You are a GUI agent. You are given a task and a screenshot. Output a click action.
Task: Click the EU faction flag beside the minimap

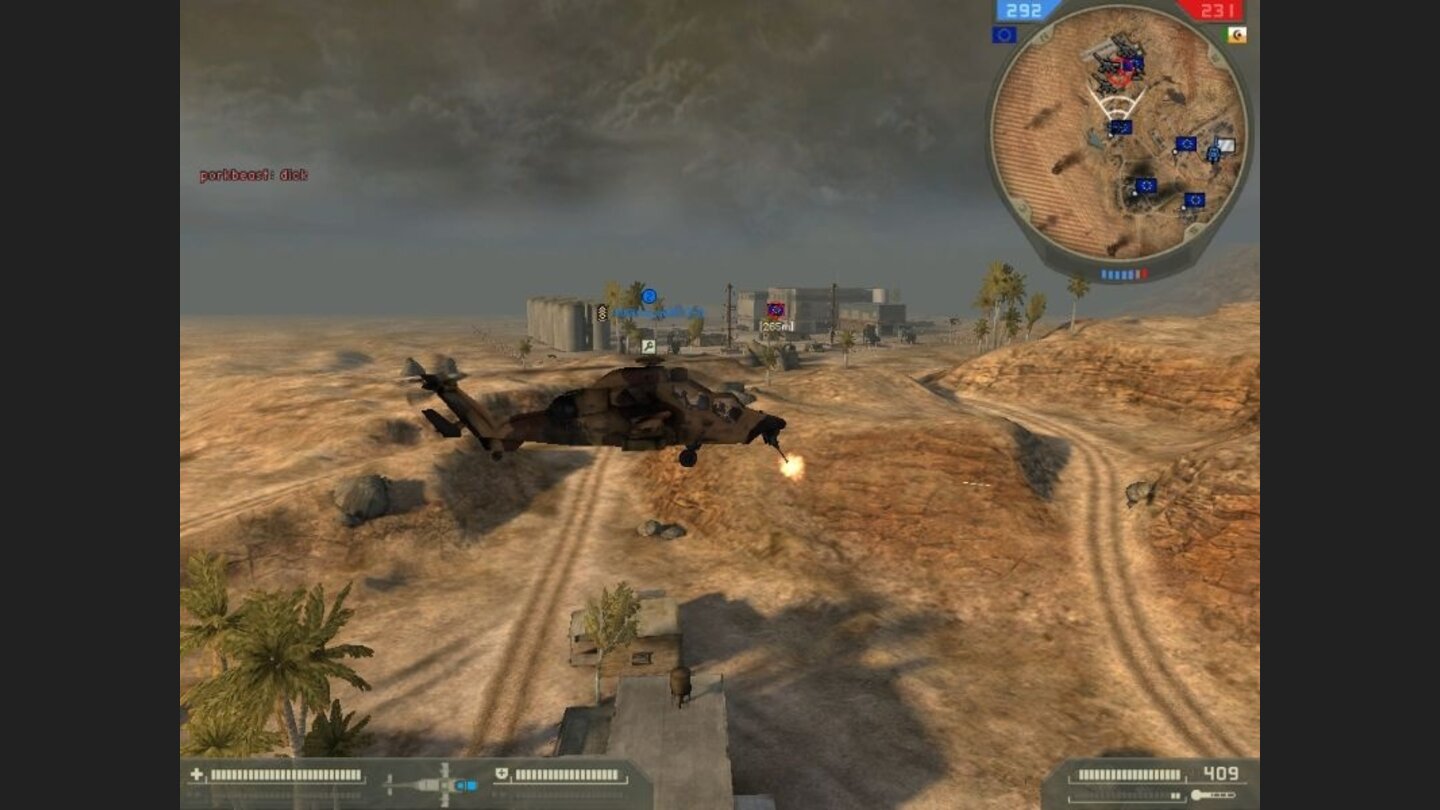(1004, 33)
